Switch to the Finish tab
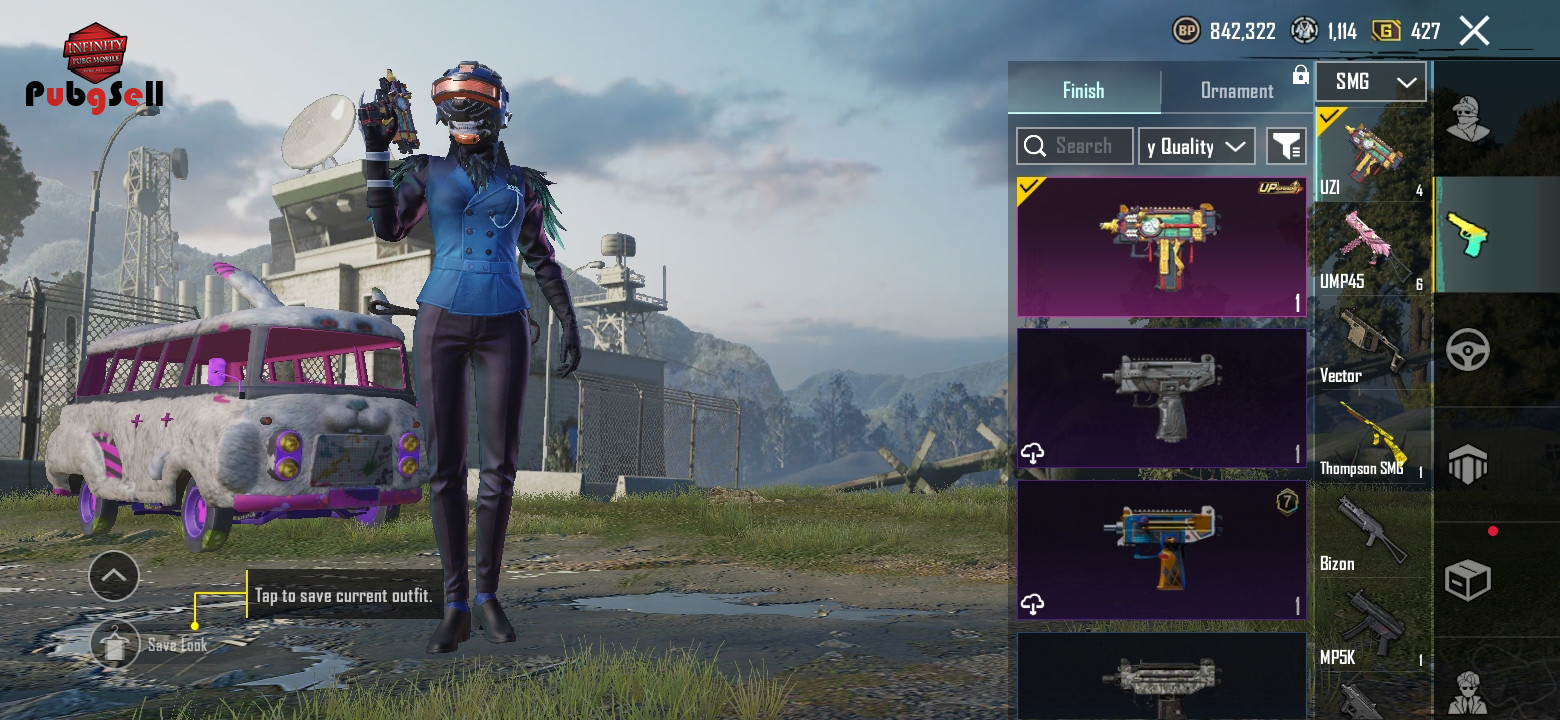 1083,90
